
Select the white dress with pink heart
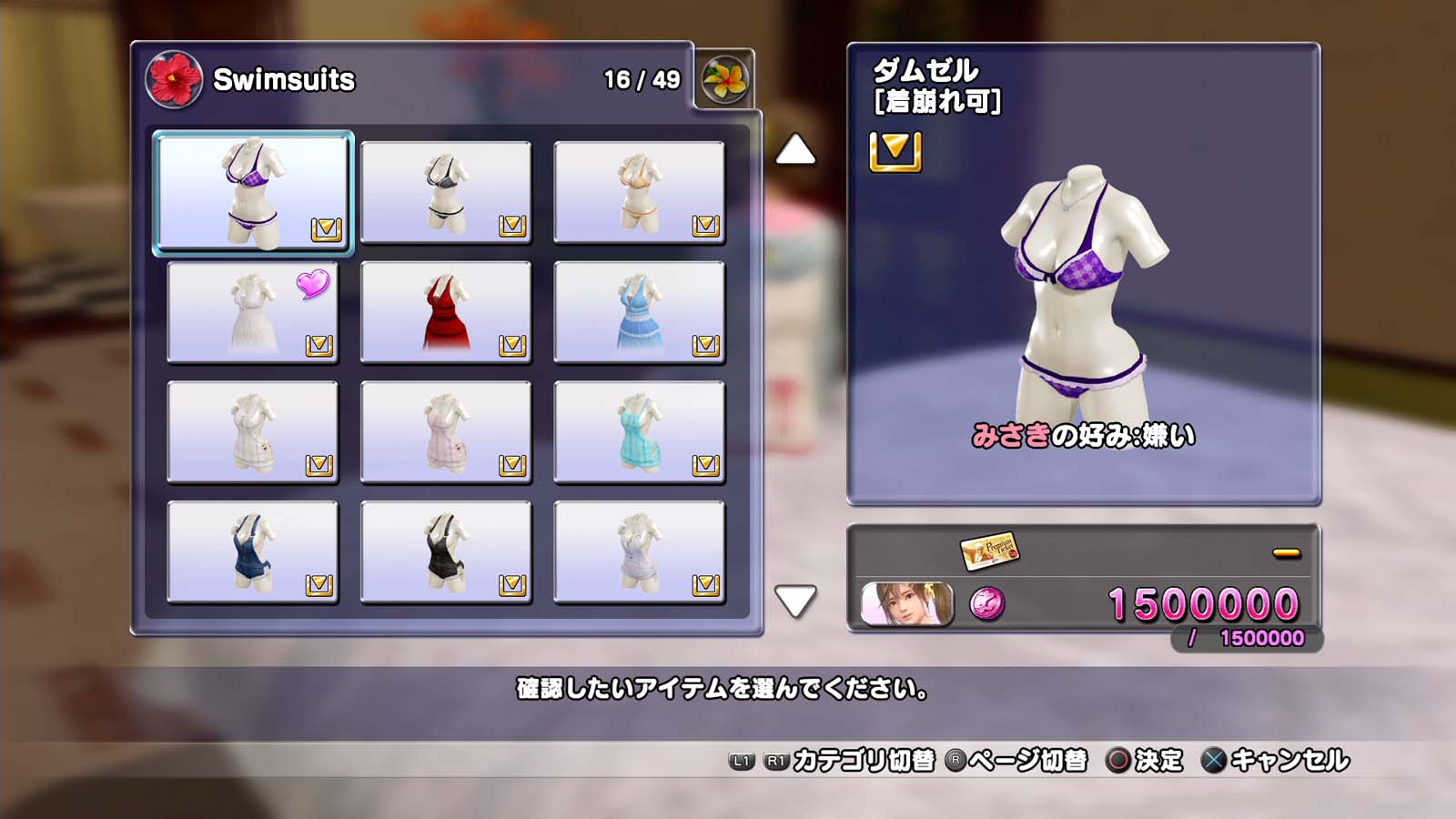pyautogui.click(x=253, y=312)
